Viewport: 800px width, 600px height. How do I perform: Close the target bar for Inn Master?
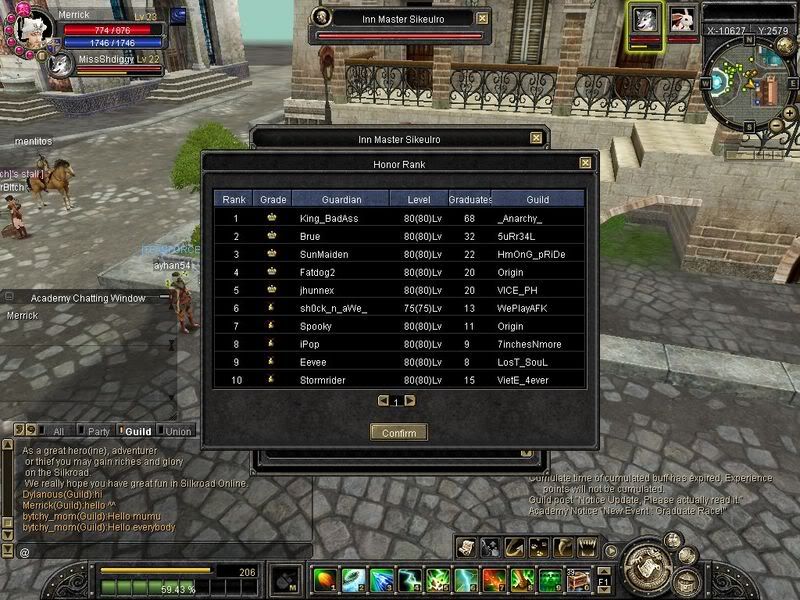(483, 18)
